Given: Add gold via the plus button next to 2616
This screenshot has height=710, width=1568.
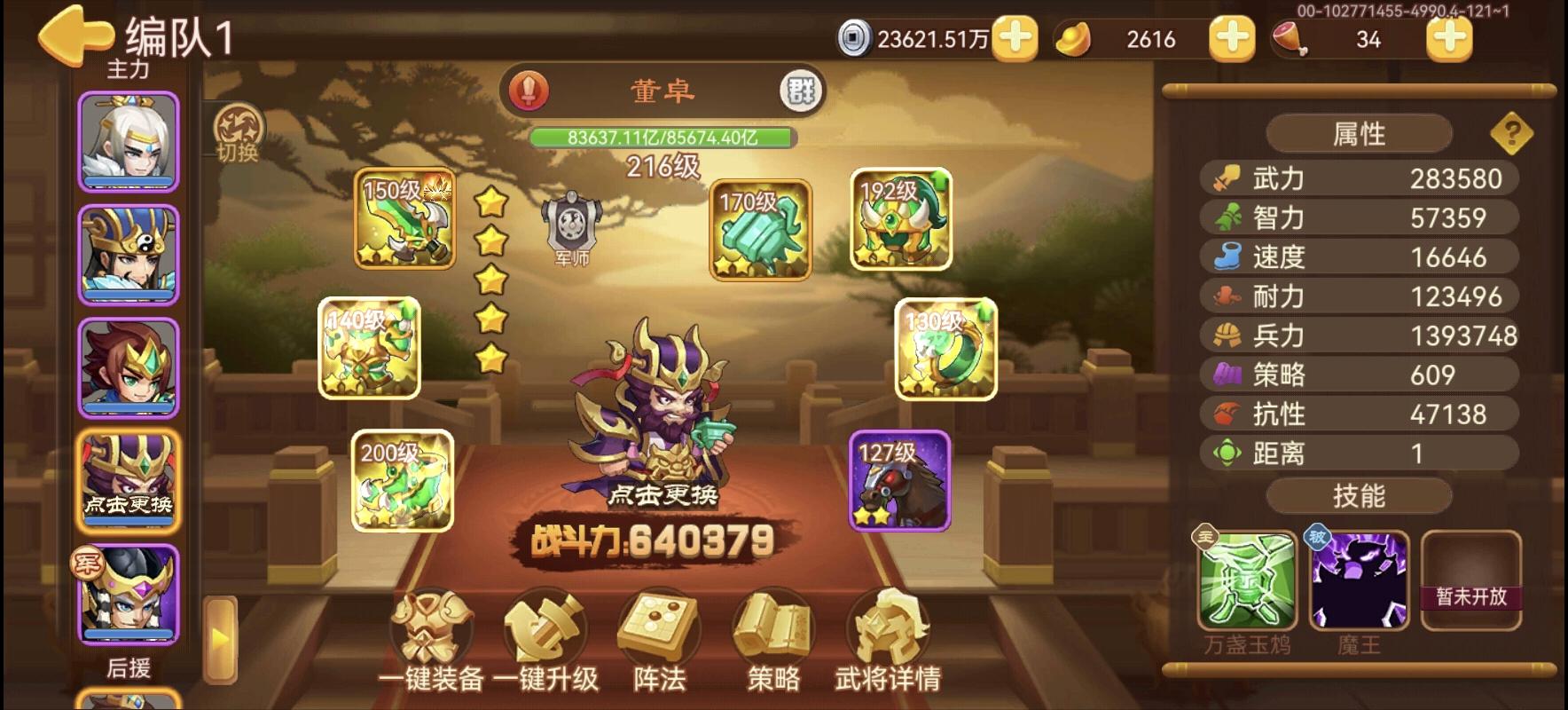Looking at the screenshot, I should pos(1230,39).
